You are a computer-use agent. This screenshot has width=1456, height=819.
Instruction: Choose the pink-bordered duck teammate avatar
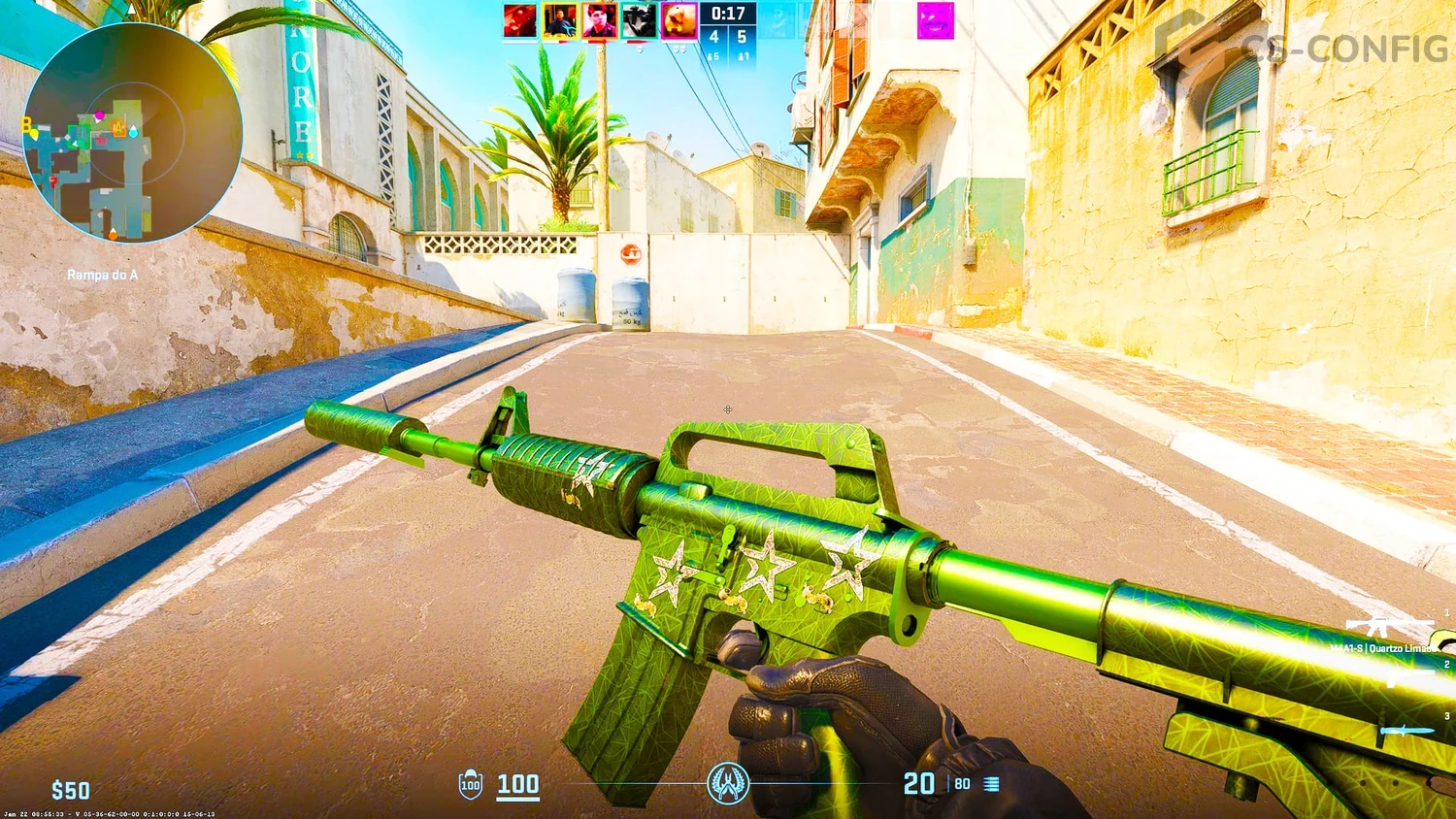678,20
